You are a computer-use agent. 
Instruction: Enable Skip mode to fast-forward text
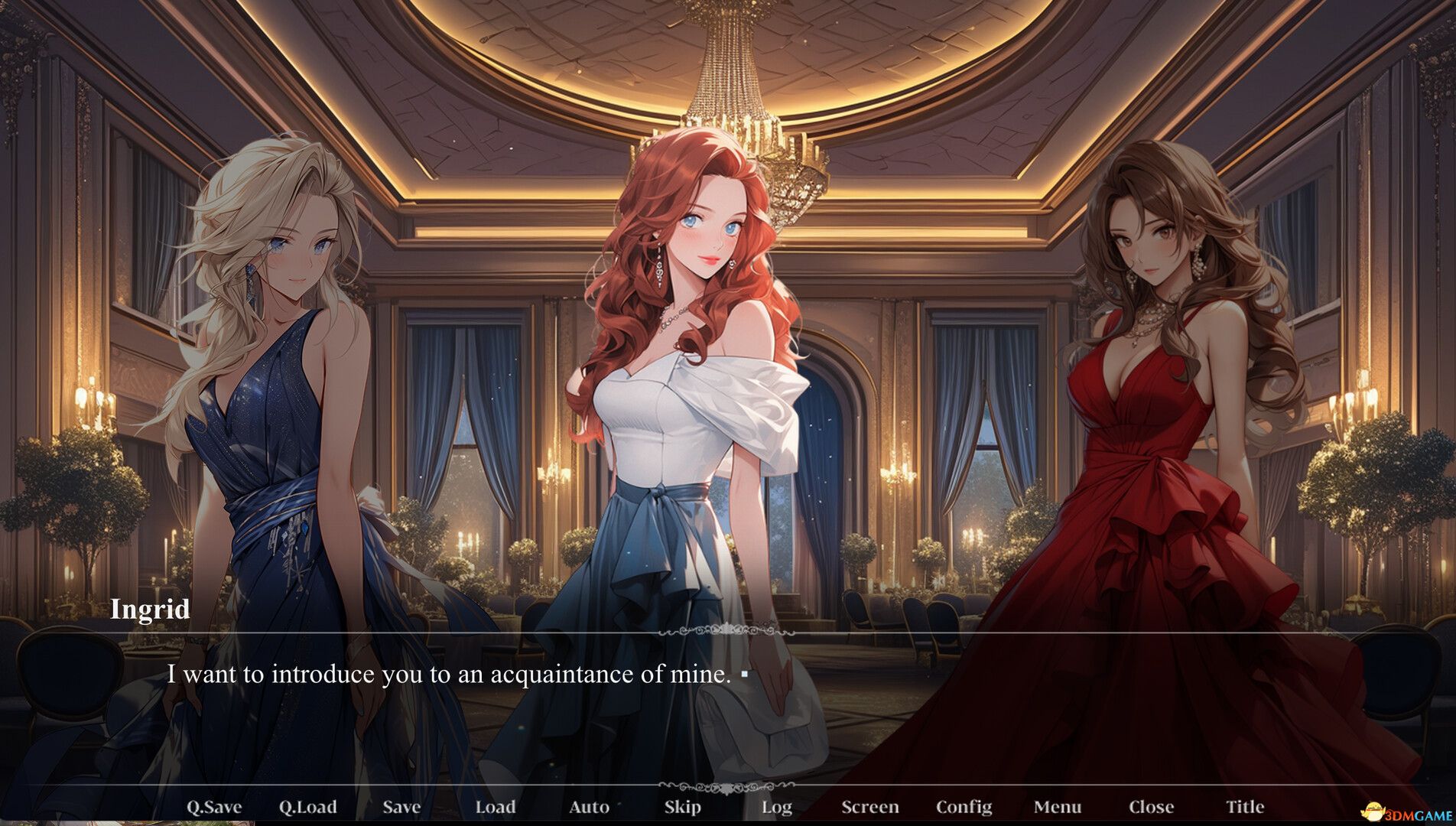(683, 806)
